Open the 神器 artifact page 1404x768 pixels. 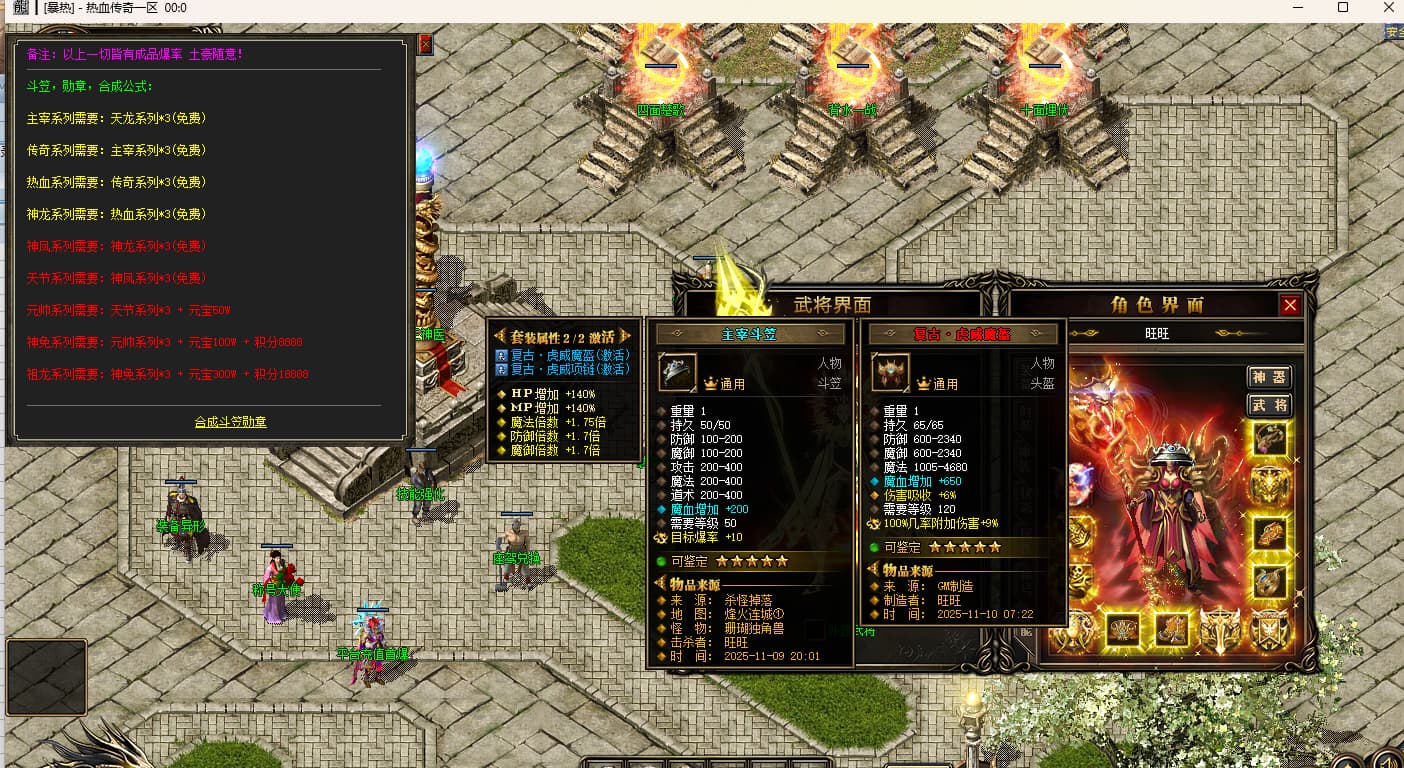[x=1269, y=377]
